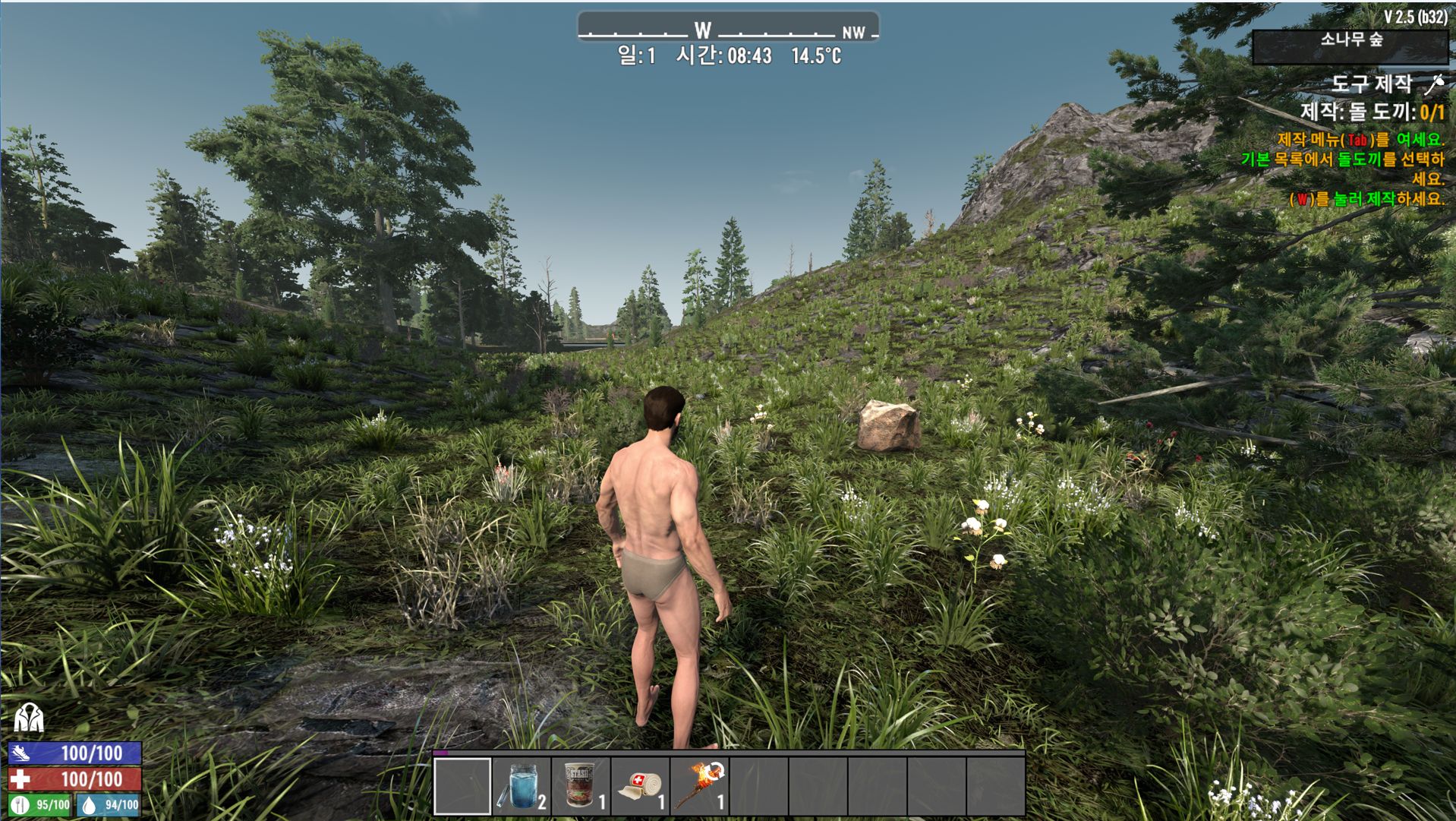
Task: Select the highlighted empty first hotbar slot
Action: coord(462,786)
